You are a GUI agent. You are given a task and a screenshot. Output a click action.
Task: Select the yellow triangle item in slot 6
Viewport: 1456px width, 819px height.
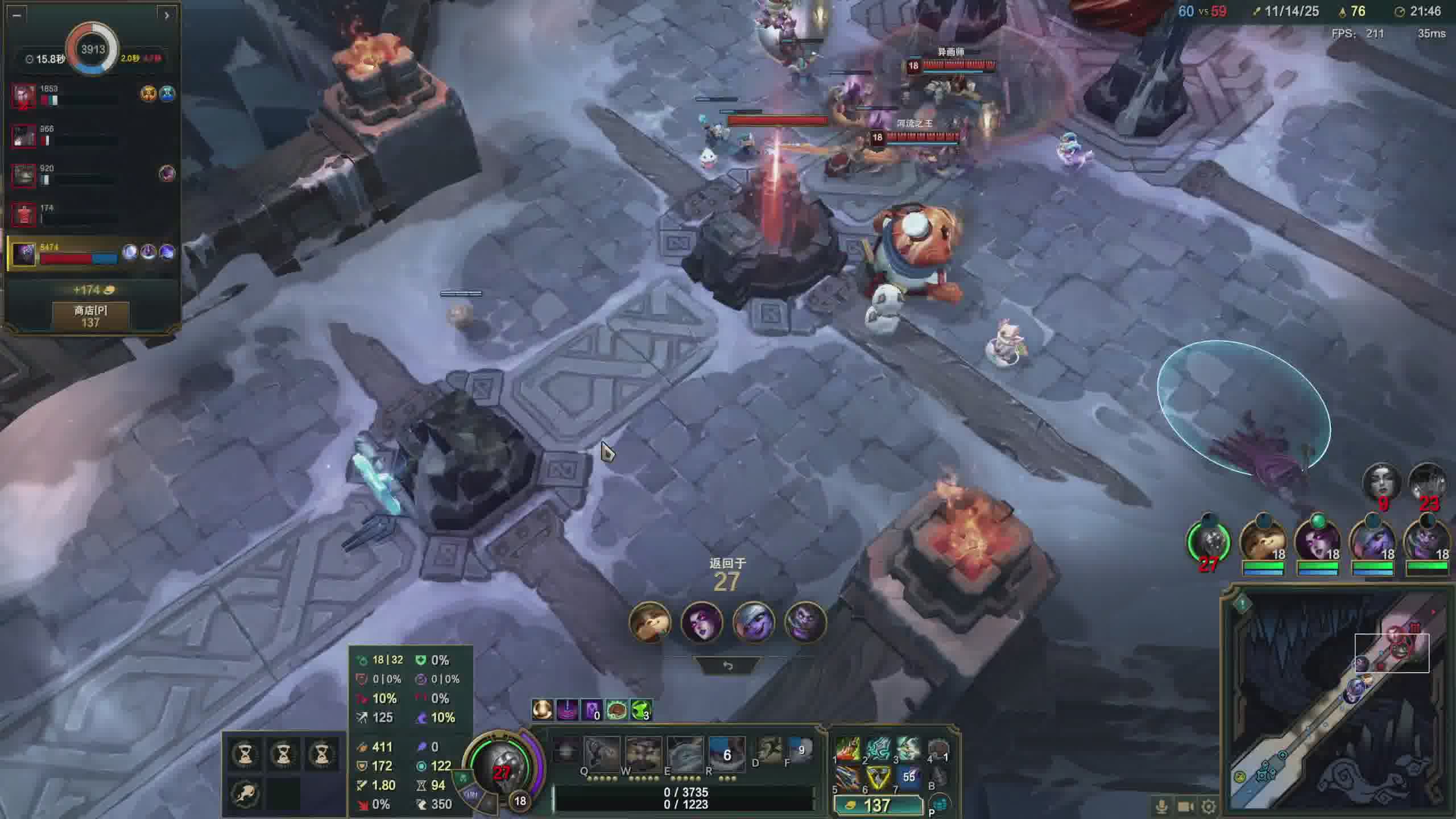coord(878,778)
